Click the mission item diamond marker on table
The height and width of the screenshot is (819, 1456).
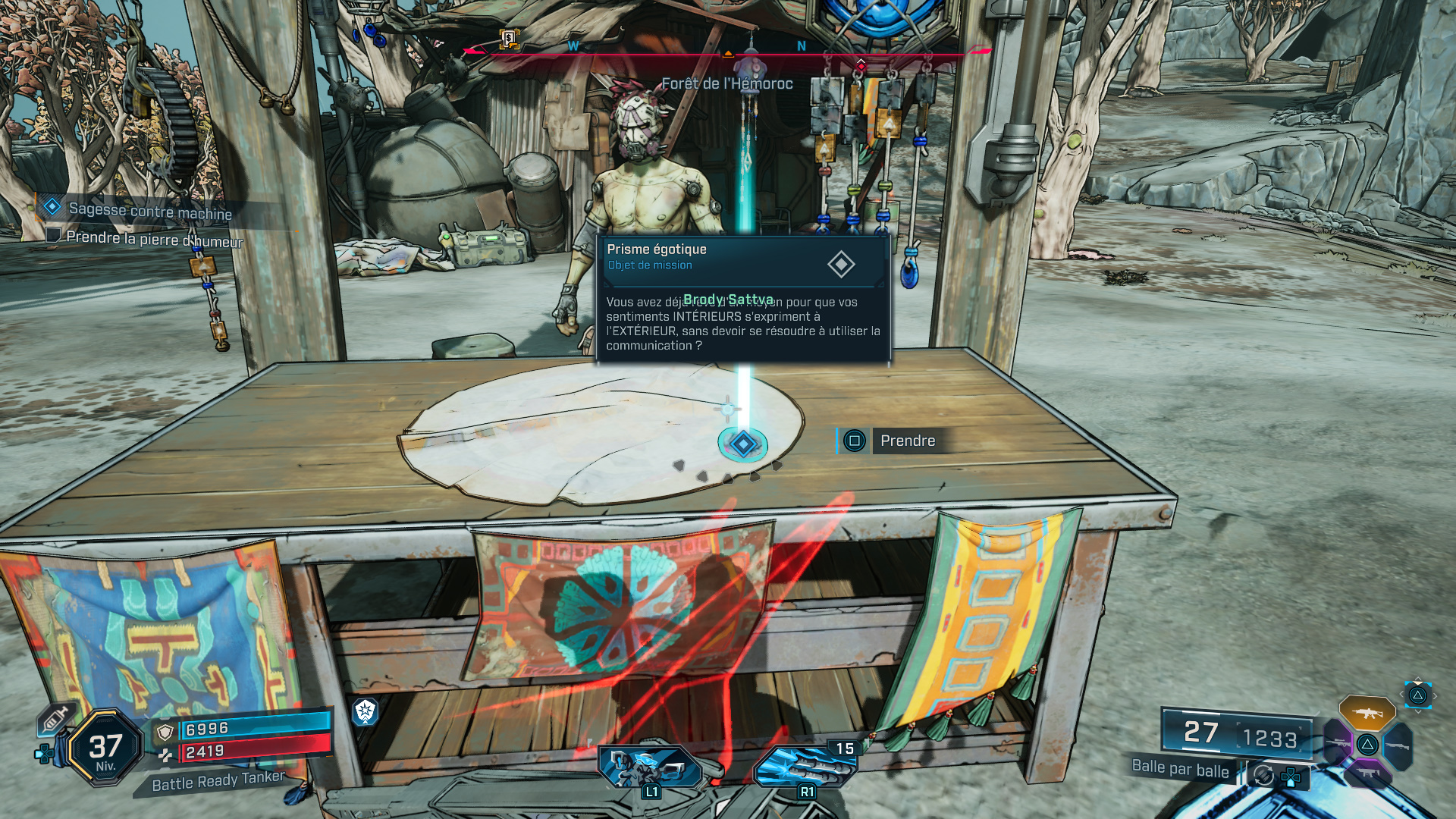(x=743, y=444)
